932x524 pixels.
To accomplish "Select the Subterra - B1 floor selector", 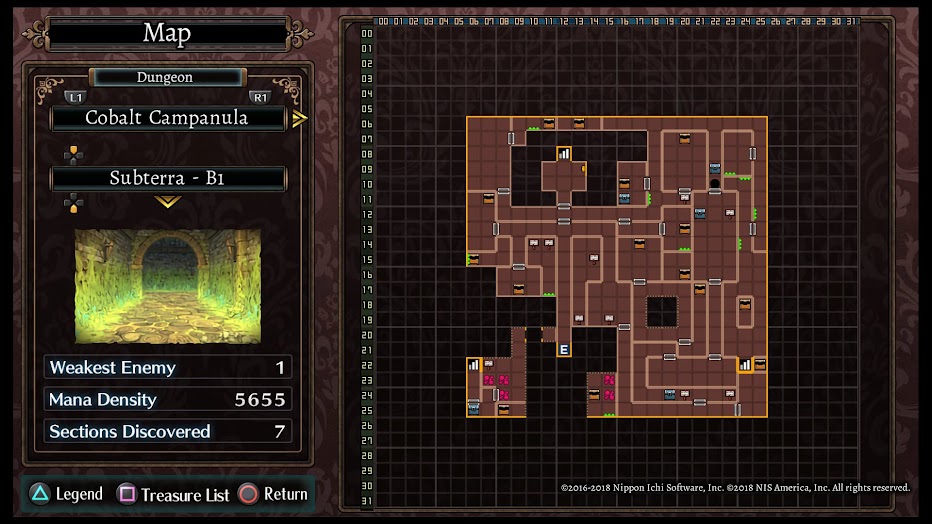I will point(167,179).
